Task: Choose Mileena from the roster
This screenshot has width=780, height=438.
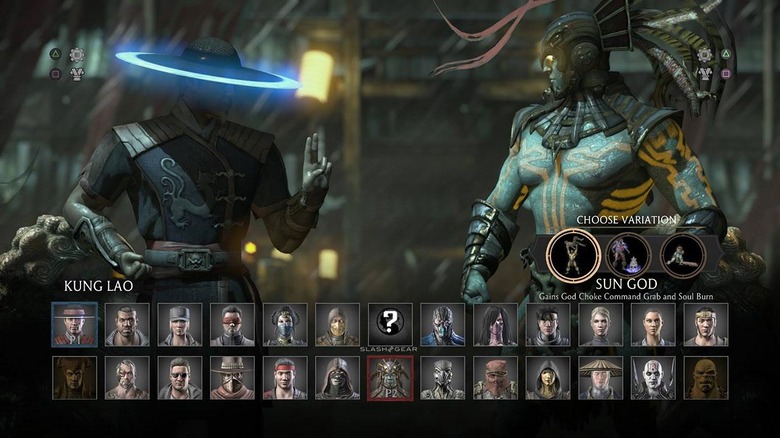Action: coord(495,324)
